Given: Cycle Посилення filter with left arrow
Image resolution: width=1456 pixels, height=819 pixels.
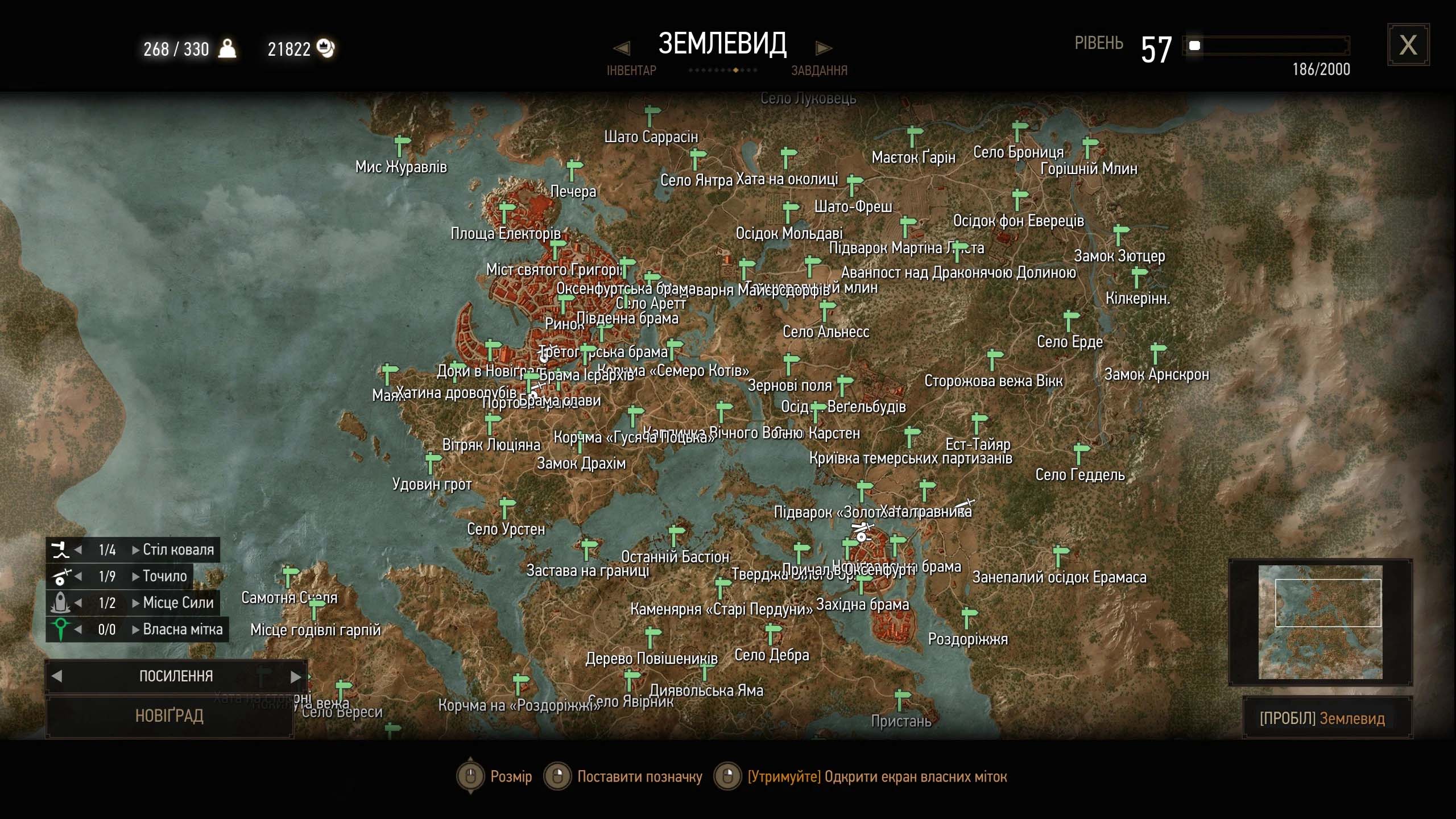Looking at the screenshot, I should tap(57, 676).
